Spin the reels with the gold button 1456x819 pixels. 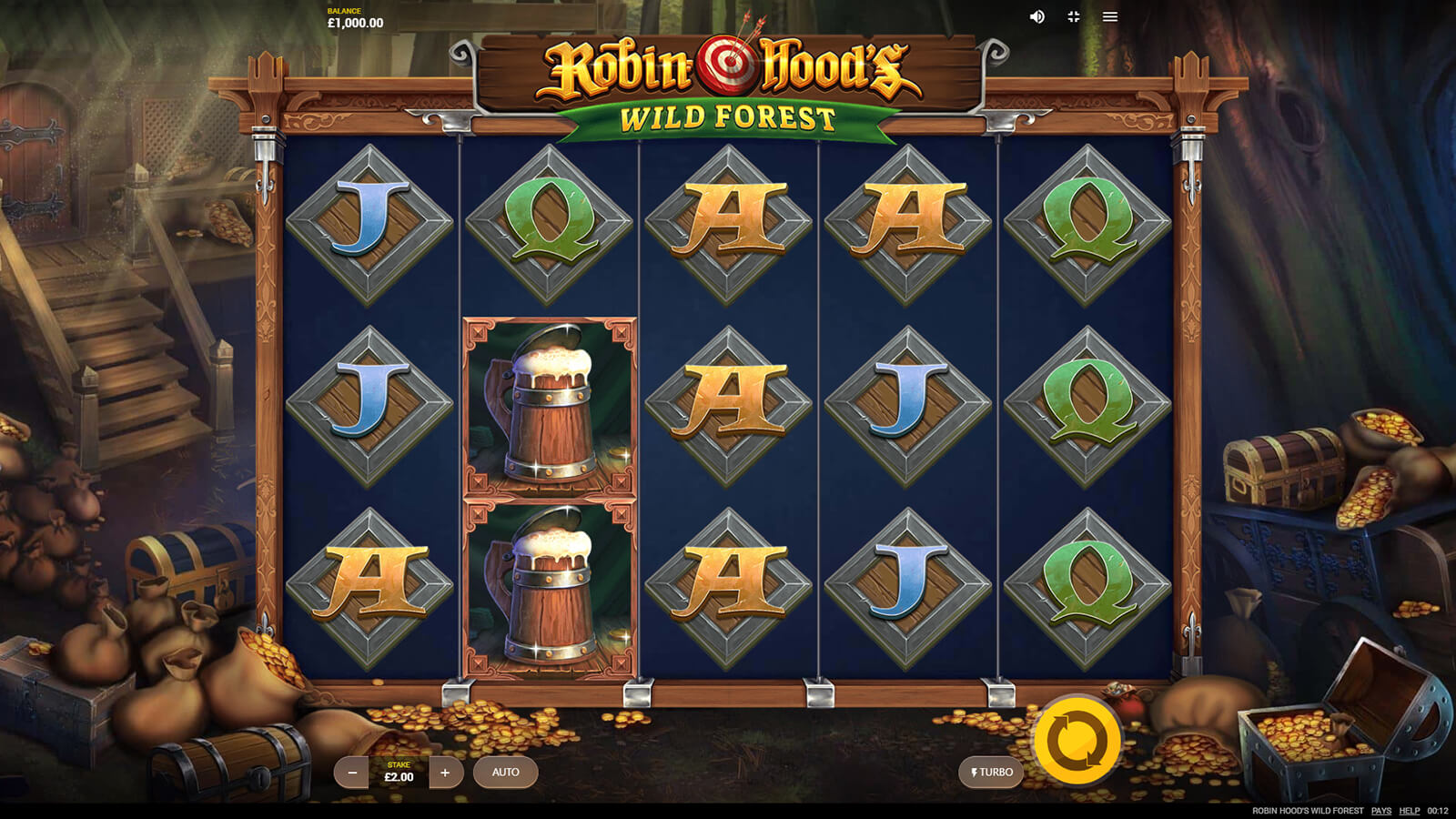[1077, 741]
